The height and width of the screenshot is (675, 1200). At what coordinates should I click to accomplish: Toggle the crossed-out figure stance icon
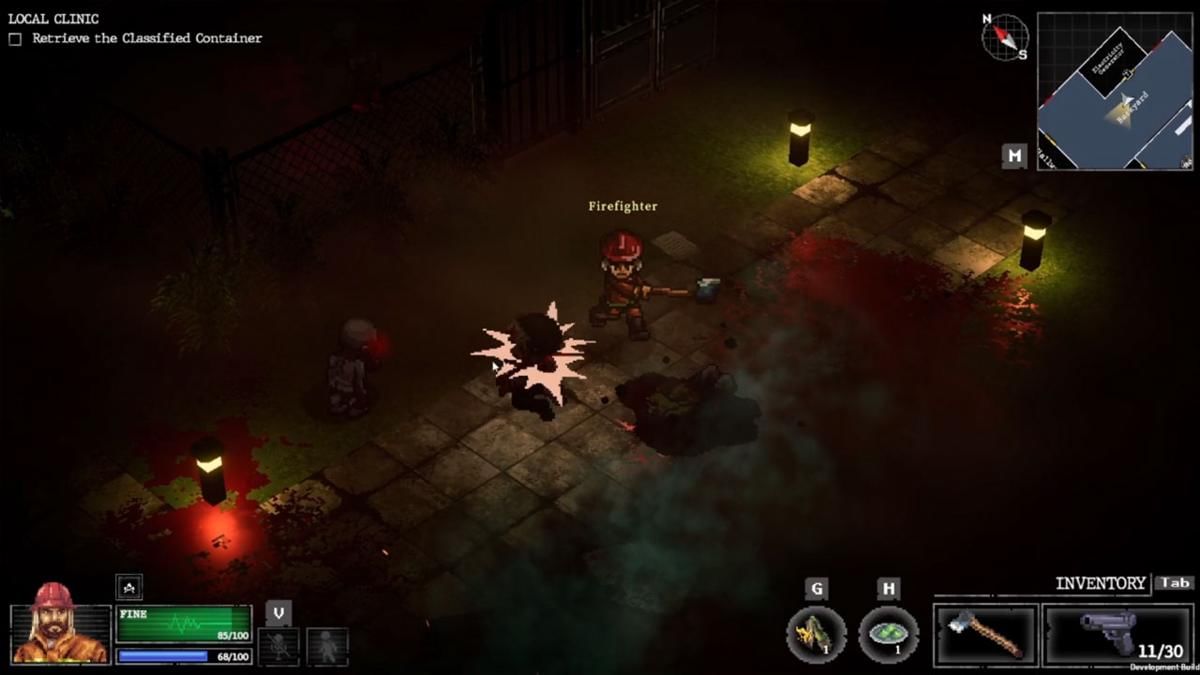(x=278, y=646)
